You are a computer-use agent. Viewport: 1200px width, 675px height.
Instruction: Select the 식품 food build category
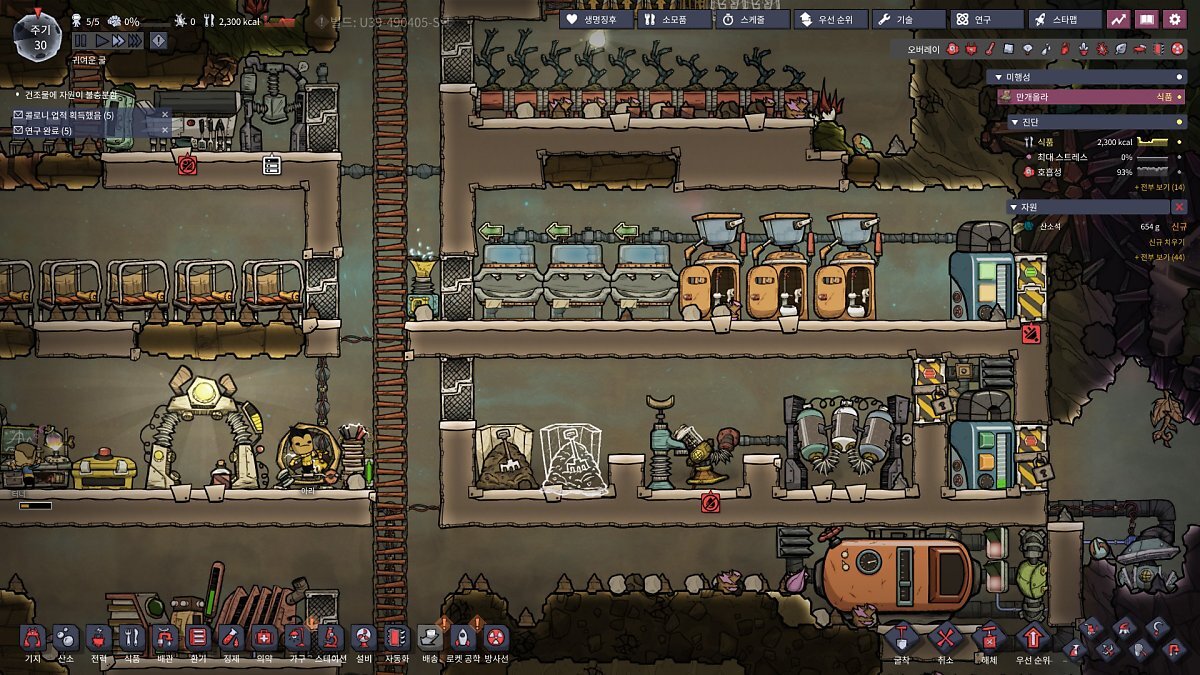pos(132,637)
